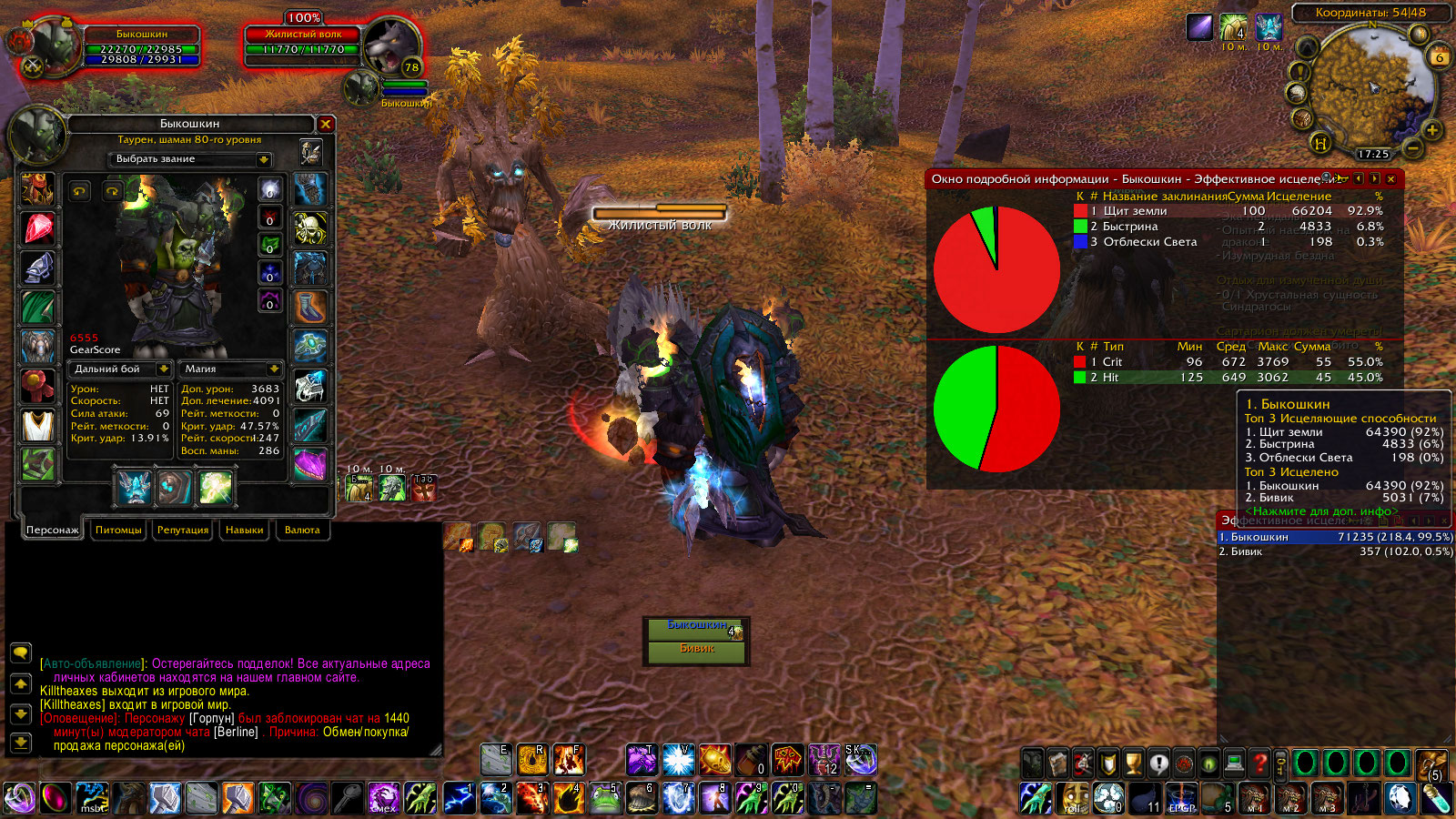Viewport: 1456px width, 819px height.
Task: Open the calendar button showing 6
Action: (x=1440, y=56)
